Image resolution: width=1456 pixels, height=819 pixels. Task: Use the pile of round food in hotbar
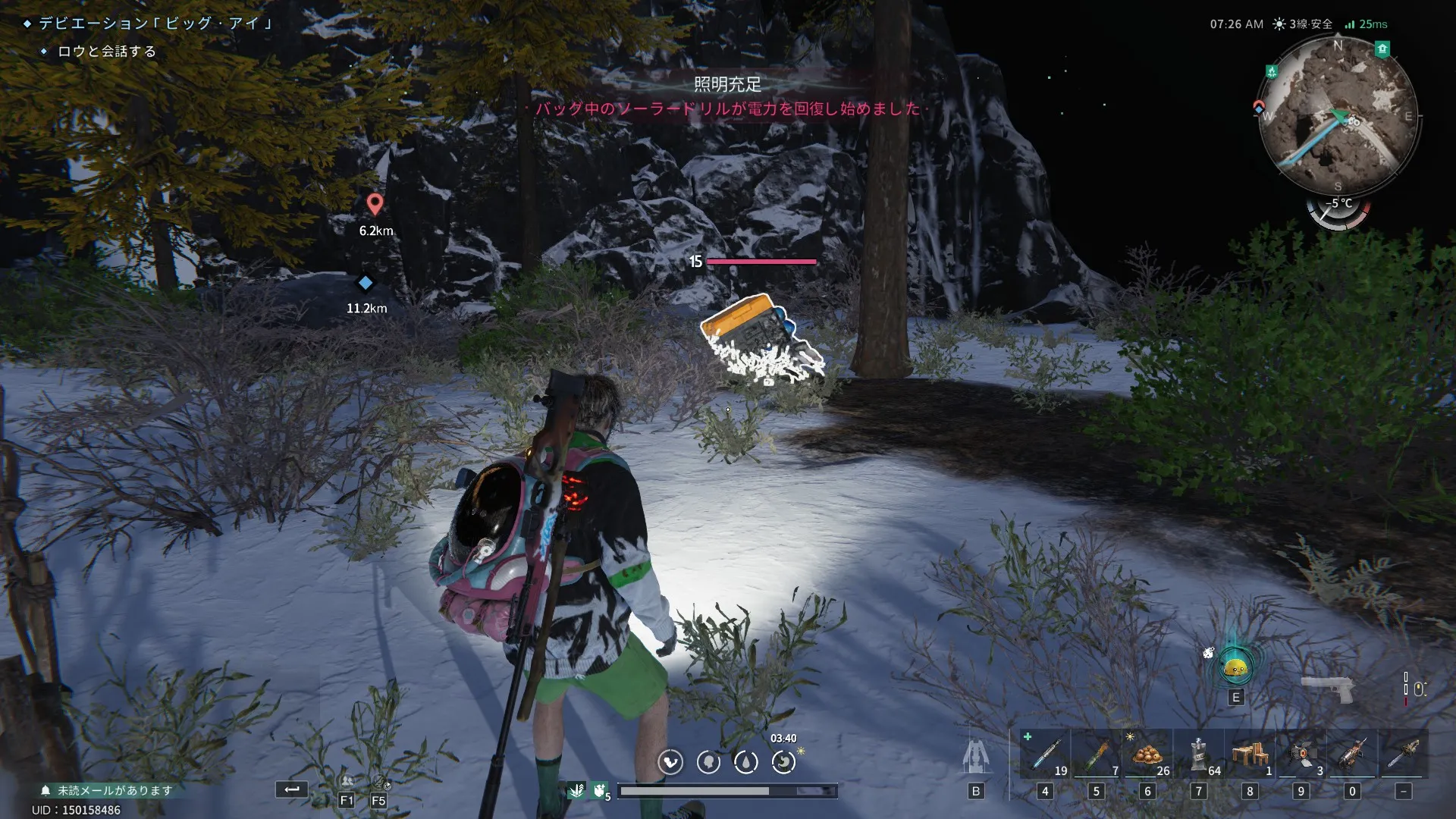click(1147, 754)
